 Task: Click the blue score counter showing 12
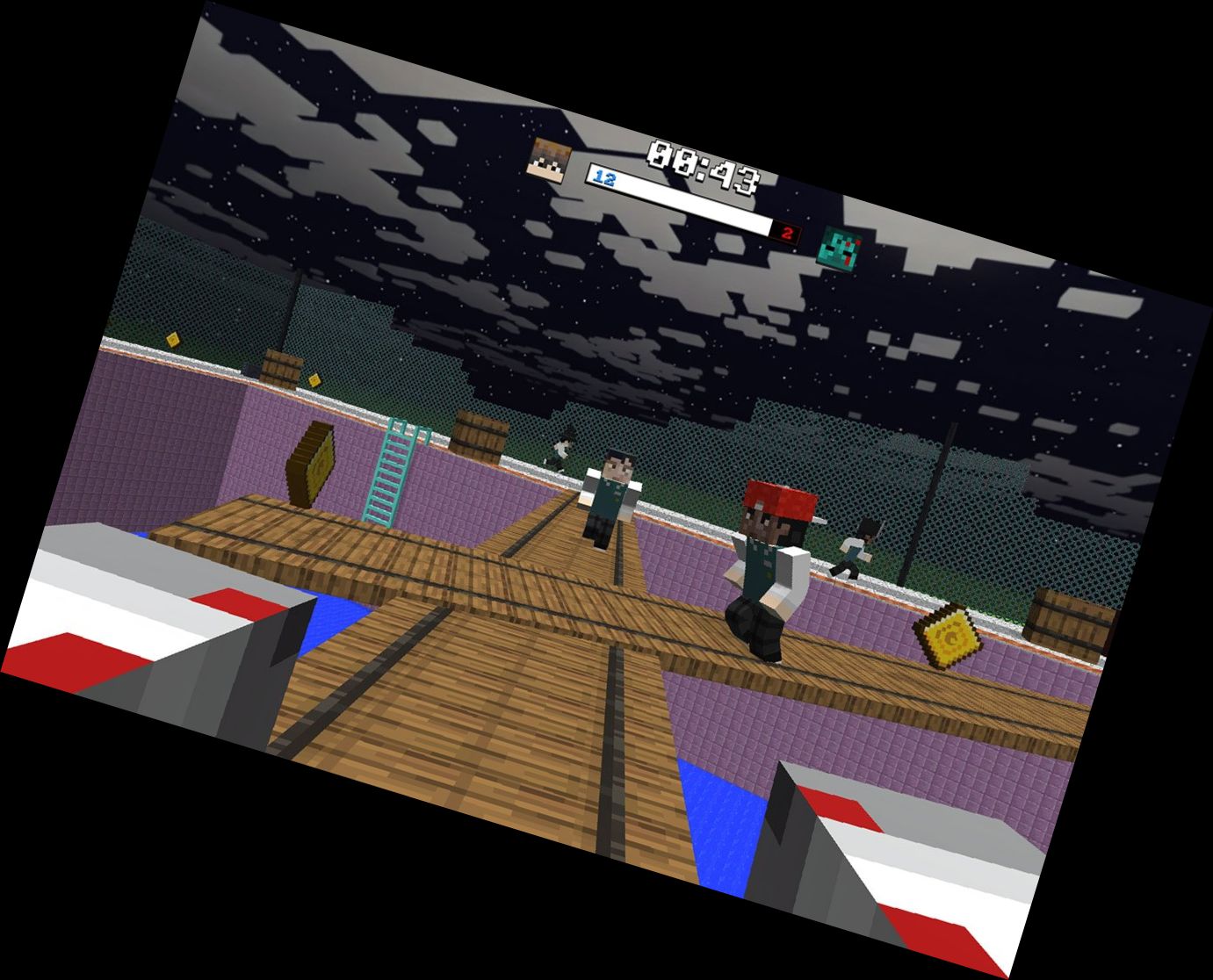pyautogui.click(x=606, y=178)
